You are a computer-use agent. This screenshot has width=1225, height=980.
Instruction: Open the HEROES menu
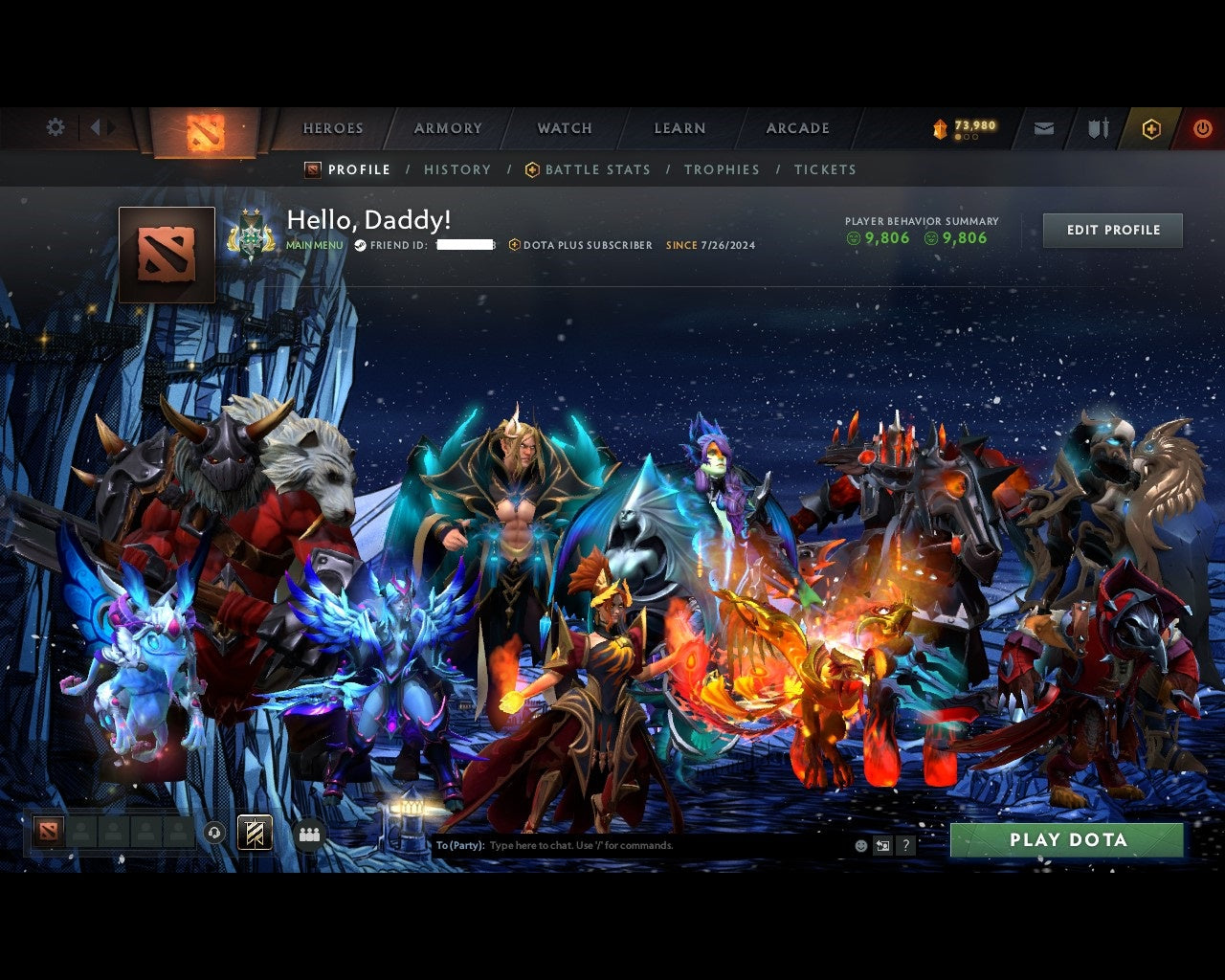(332, 127)
